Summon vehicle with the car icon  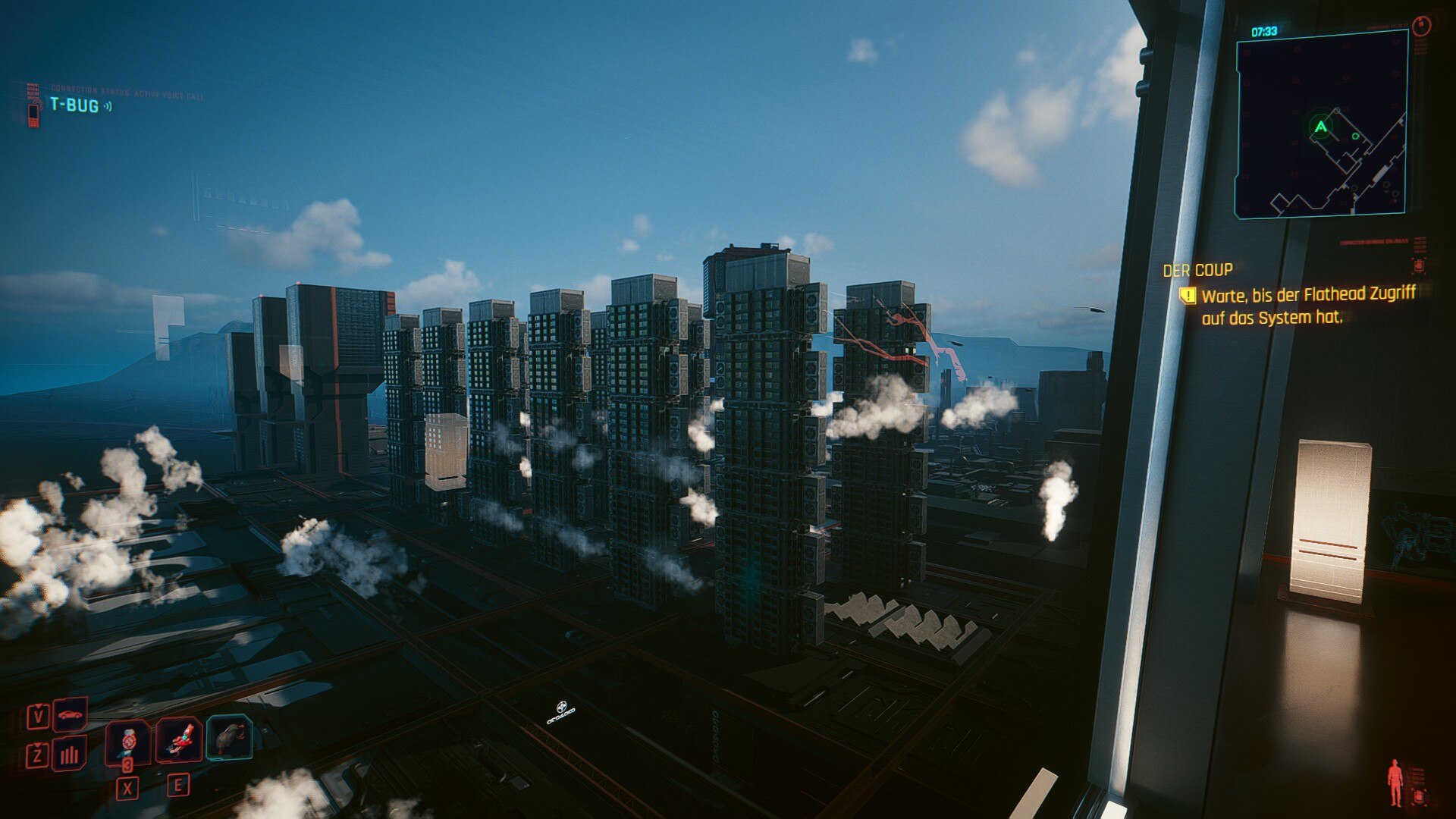(x=70, y=714)
